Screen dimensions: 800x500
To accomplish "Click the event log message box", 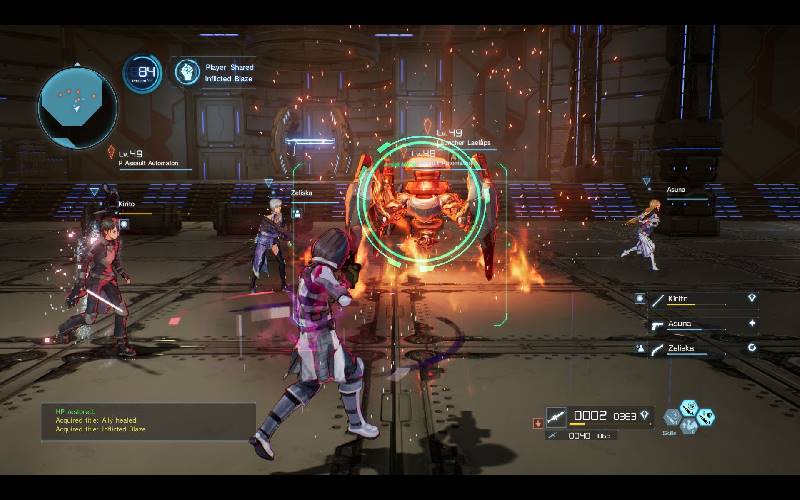I will click(x=148, y=421).
